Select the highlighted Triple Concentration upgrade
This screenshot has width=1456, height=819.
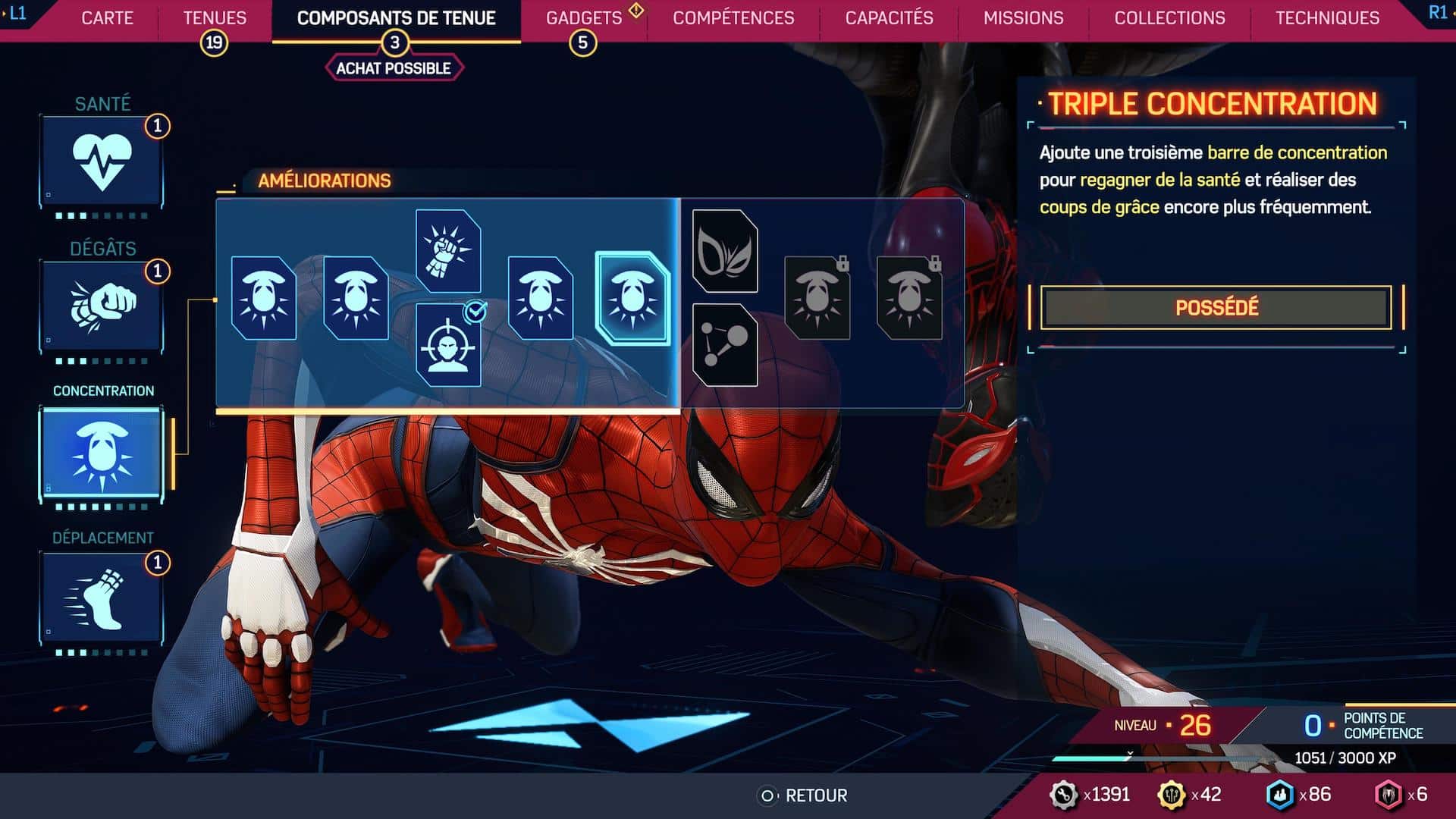(632, 298)
